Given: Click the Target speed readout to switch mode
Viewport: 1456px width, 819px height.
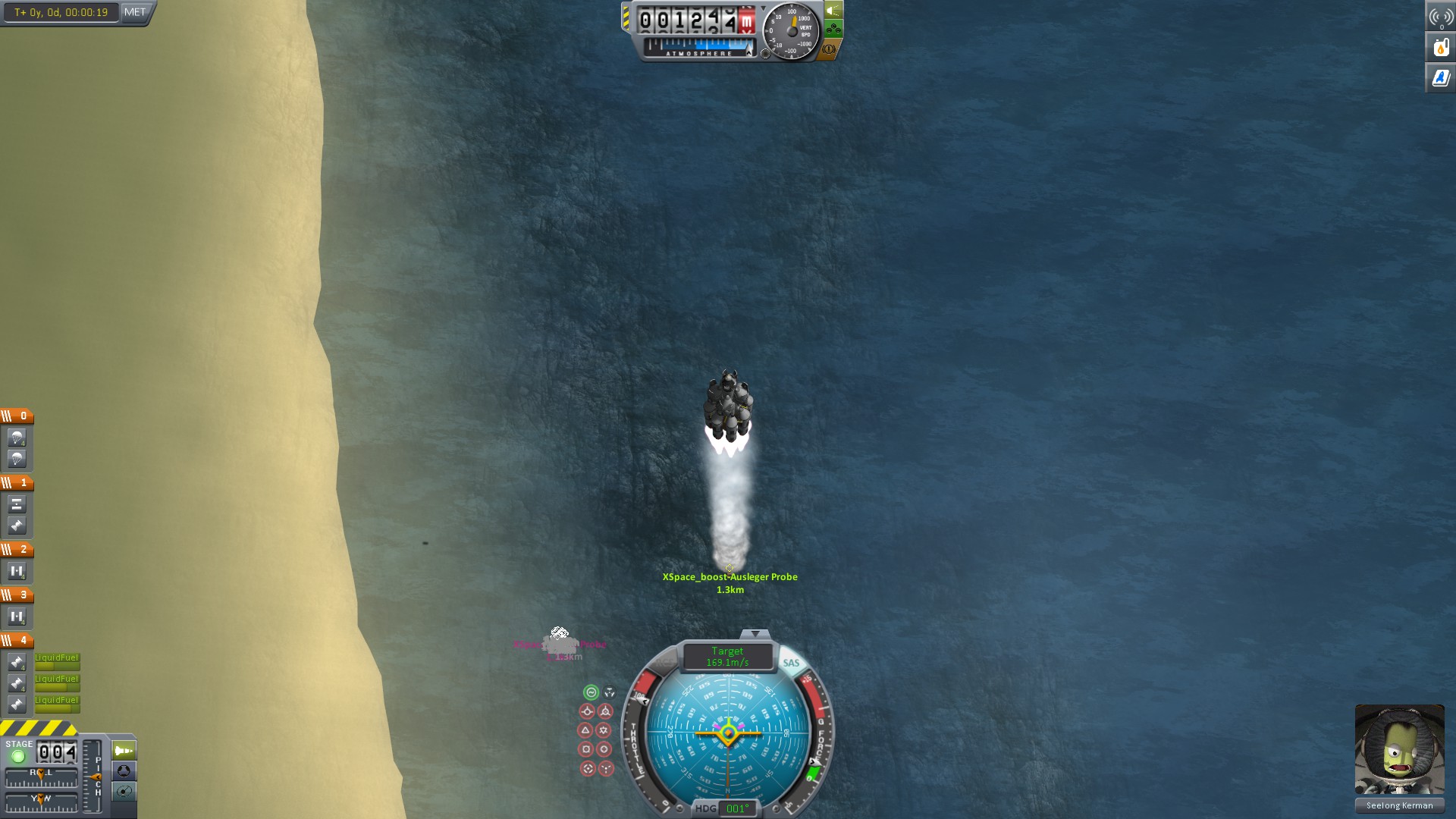Looking at the screenshot, I should pyautogui.click(x=727, y=657).
